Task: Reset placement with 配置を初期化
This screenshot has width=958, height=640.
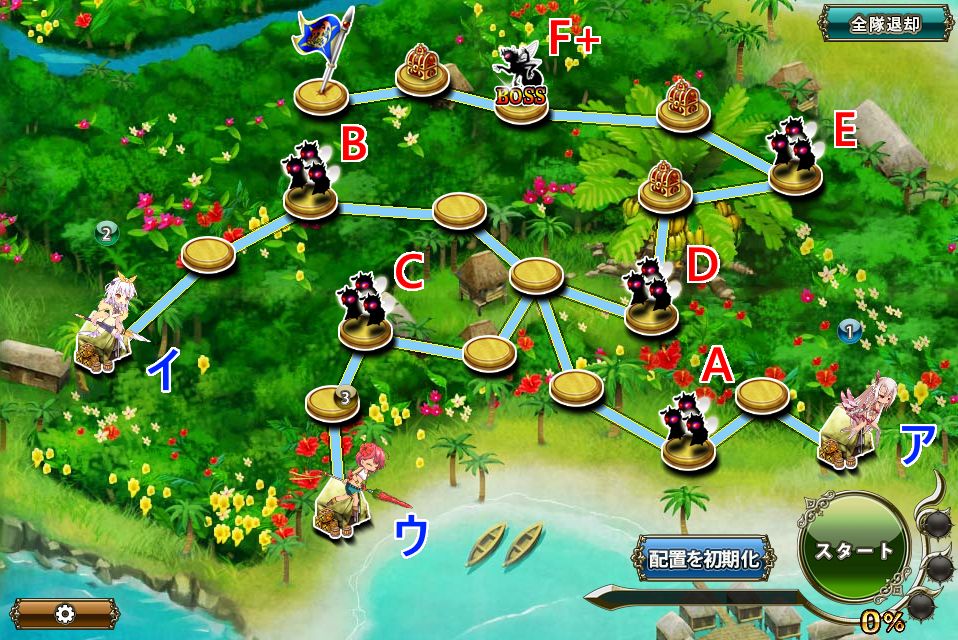Action: [703, 558]
